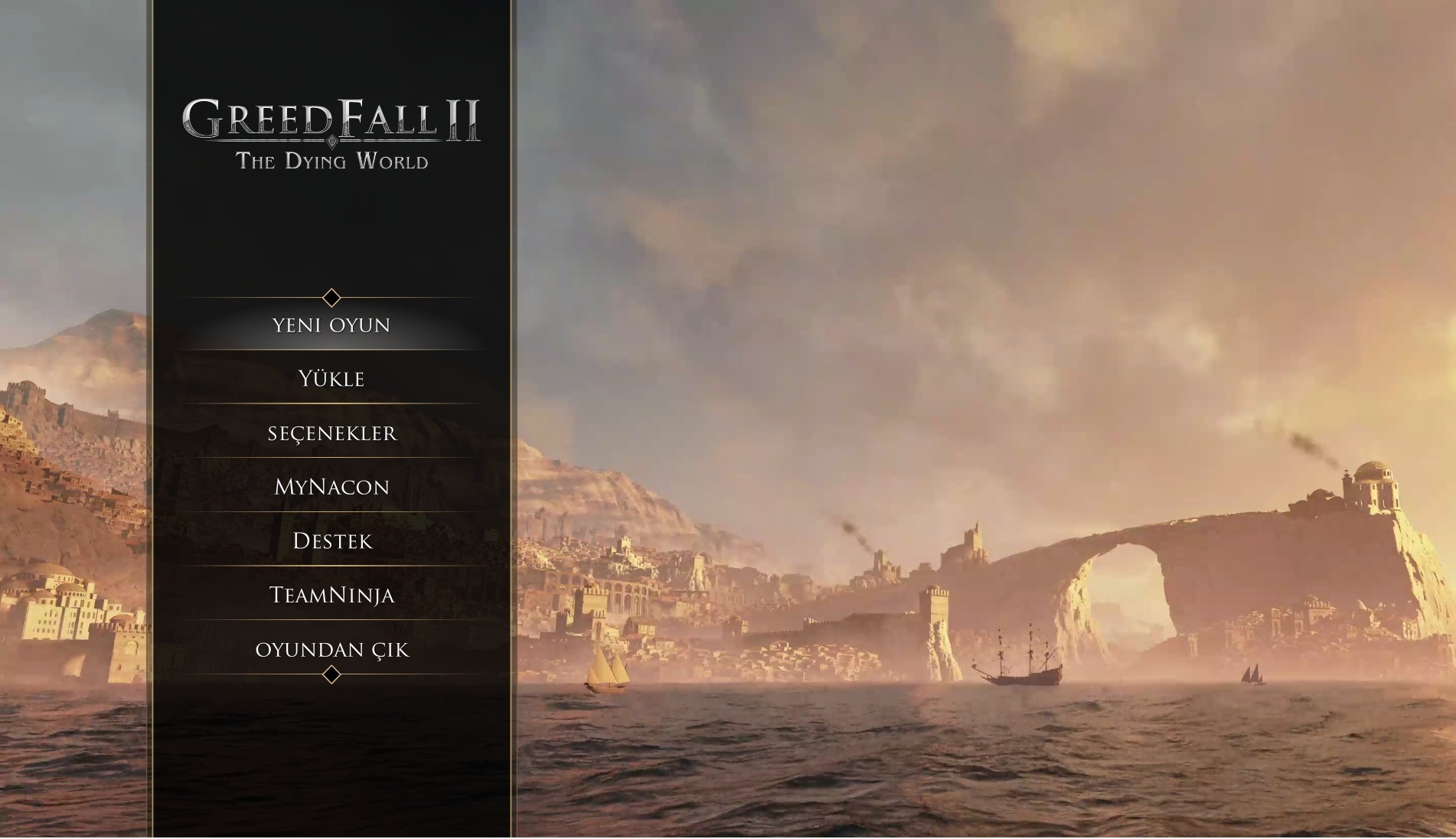Viewport: 1456px width, 839px height.
Task: Click the TeamNinja menu entry
Action: tap(331, 596)
